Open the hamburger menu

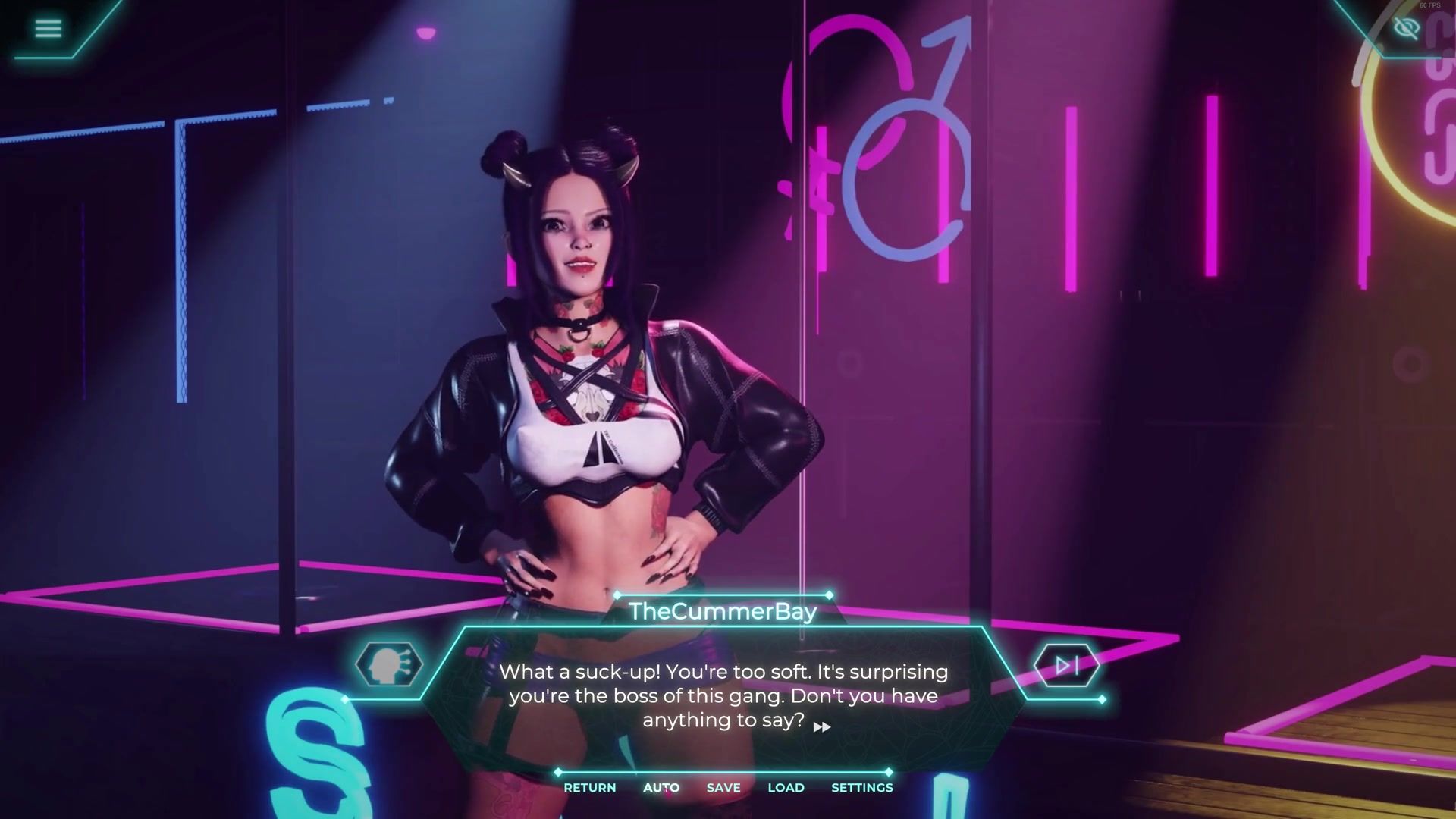48,29
